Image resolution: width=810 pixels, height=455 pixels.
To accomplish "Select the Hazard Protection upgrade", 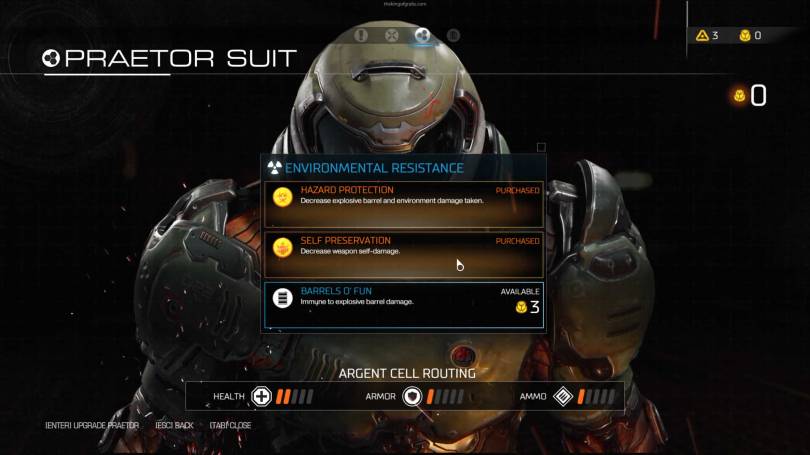I will coord(403,204).
